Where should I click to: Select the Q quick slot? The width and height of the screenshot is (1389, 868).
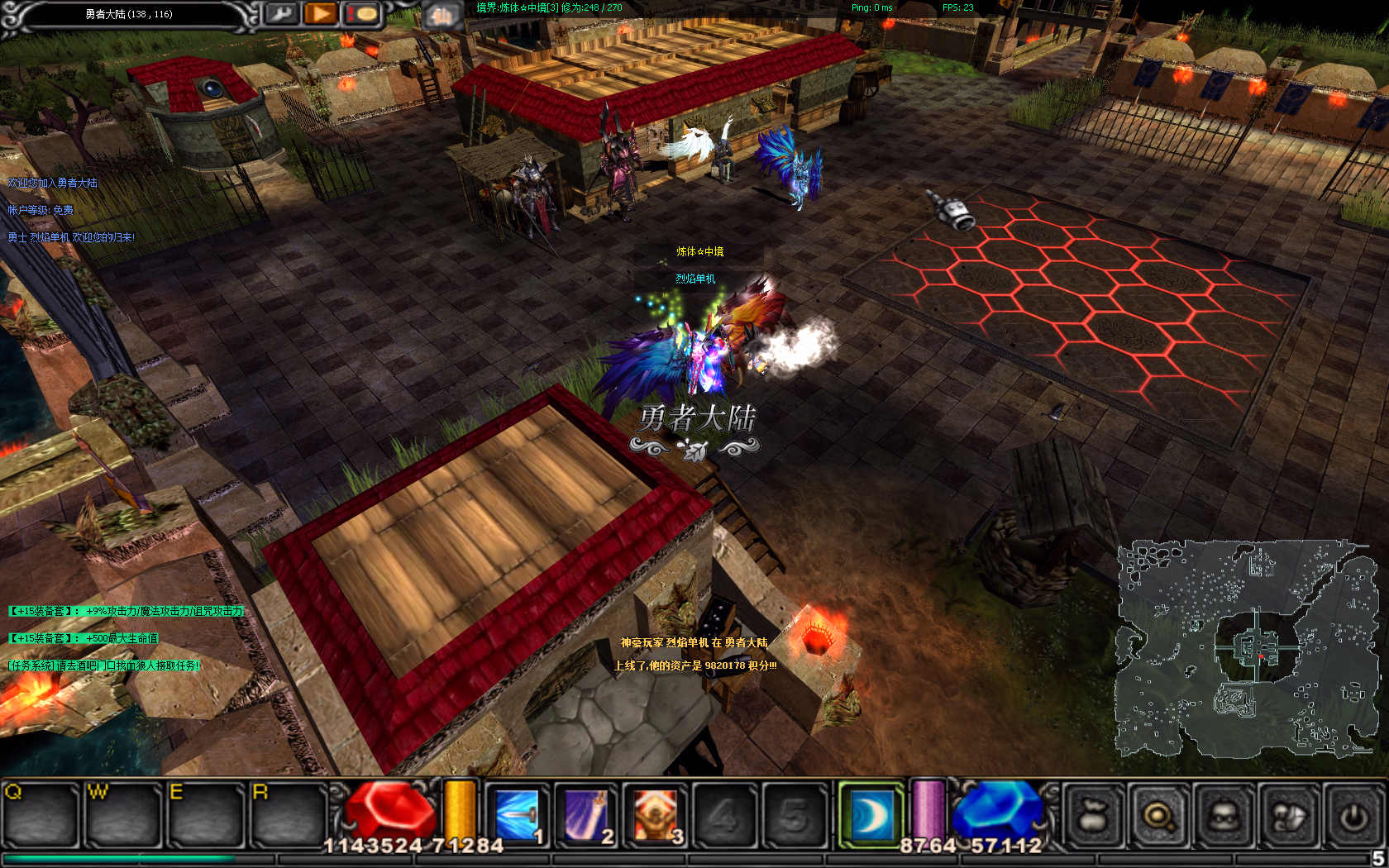pyautogui.click(x=41, y=816)
